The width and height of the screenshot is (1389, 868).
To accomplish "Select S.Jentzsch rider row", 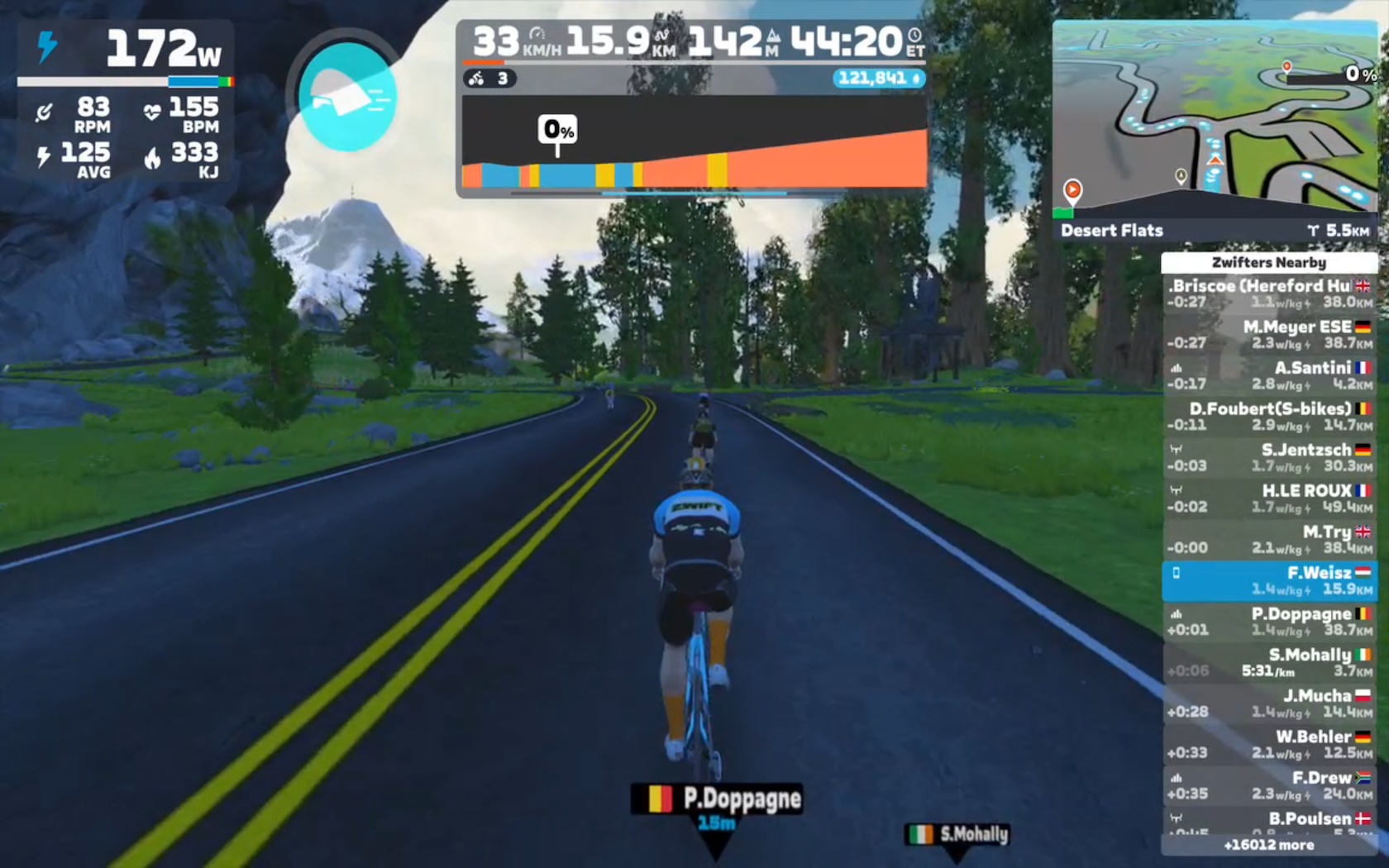I will click(1269, 457).
